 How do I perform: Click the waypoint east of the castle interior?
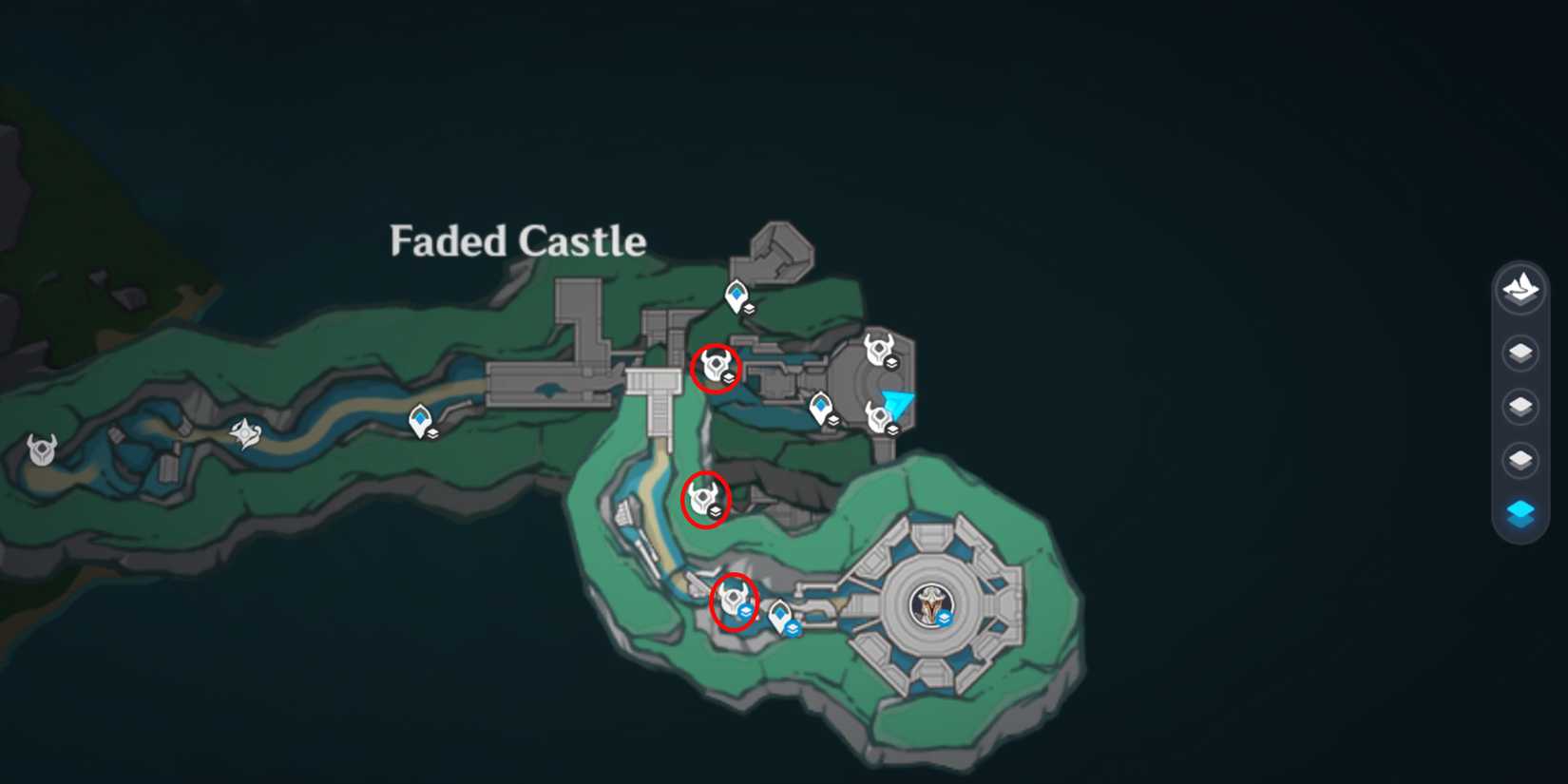pos(819,409)
